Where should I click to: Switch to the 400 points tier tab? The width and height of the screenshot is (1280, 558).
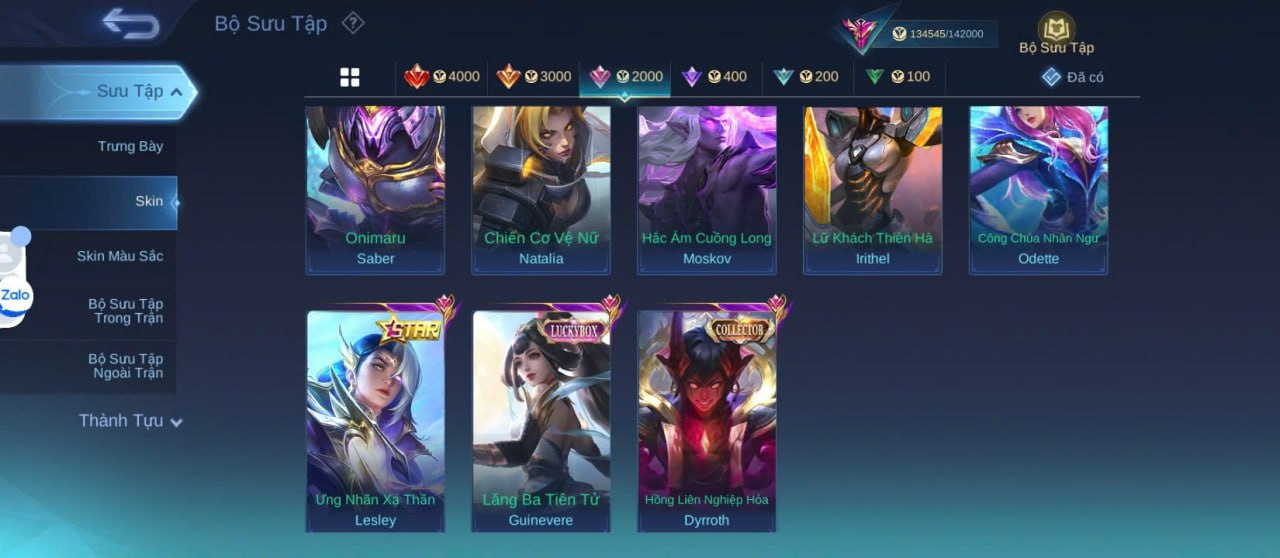715,77
